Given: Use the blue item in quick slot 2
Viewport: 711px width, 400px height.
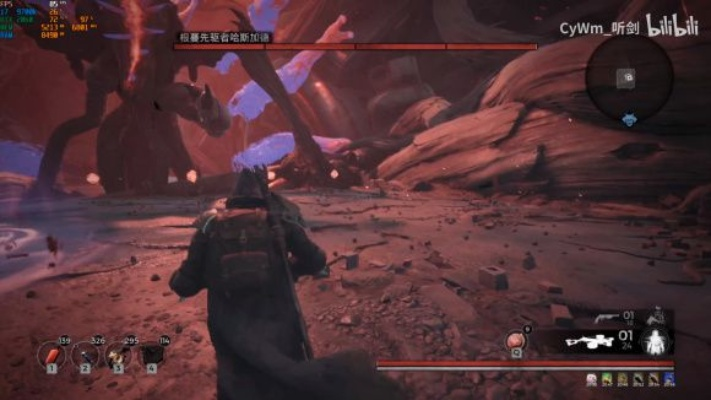Looking at the screenshot, I should coord(86,354).
